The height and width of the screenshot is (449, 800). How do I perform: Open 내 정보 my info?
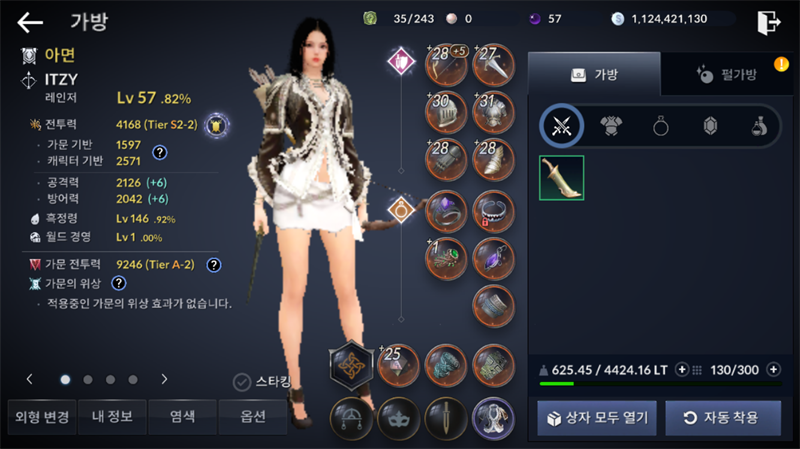110,416
